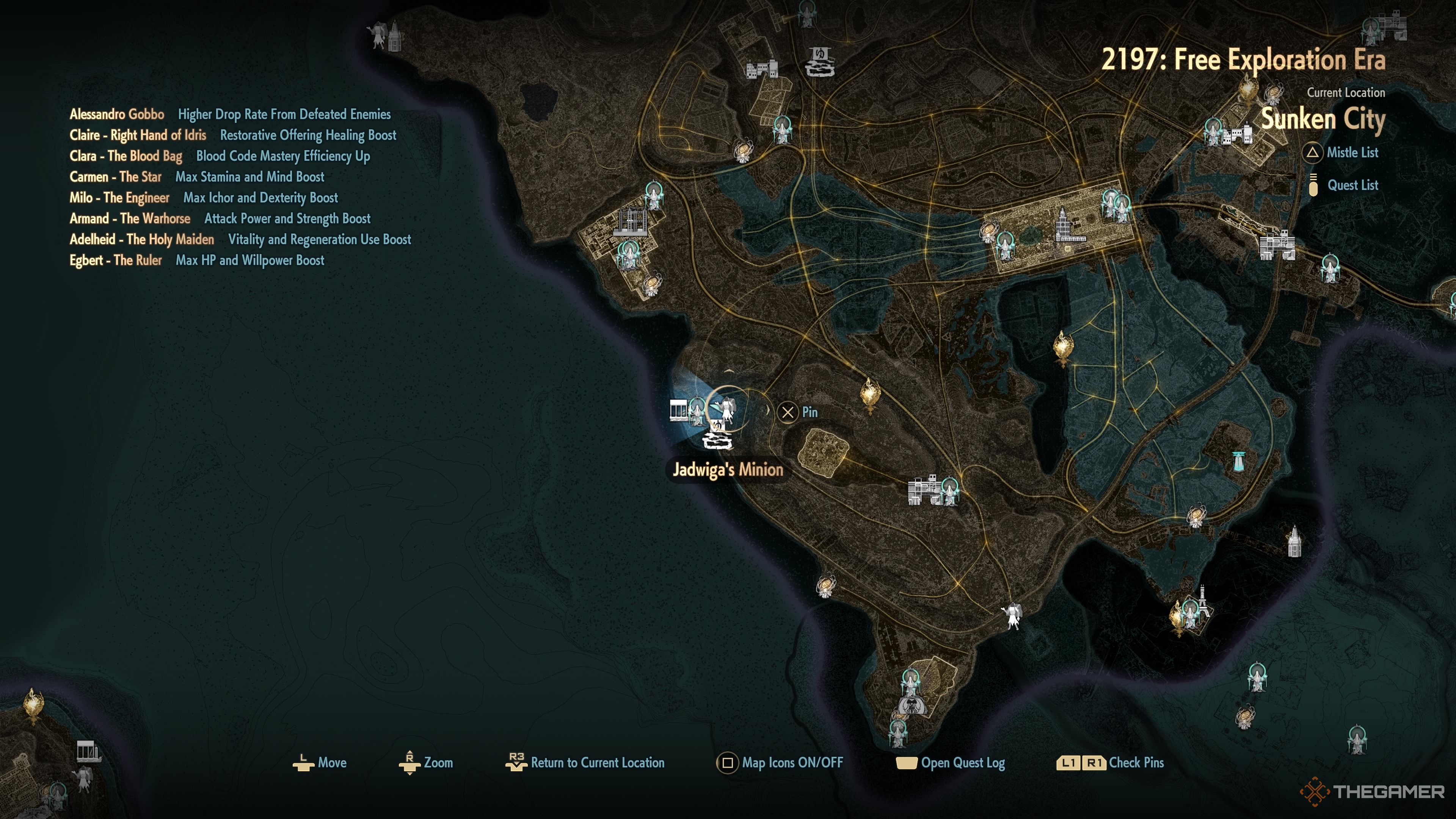Viewport: 1456px width, 819px height.
Task: Click the teal glowing pillar map marker
Action: 1238,461
